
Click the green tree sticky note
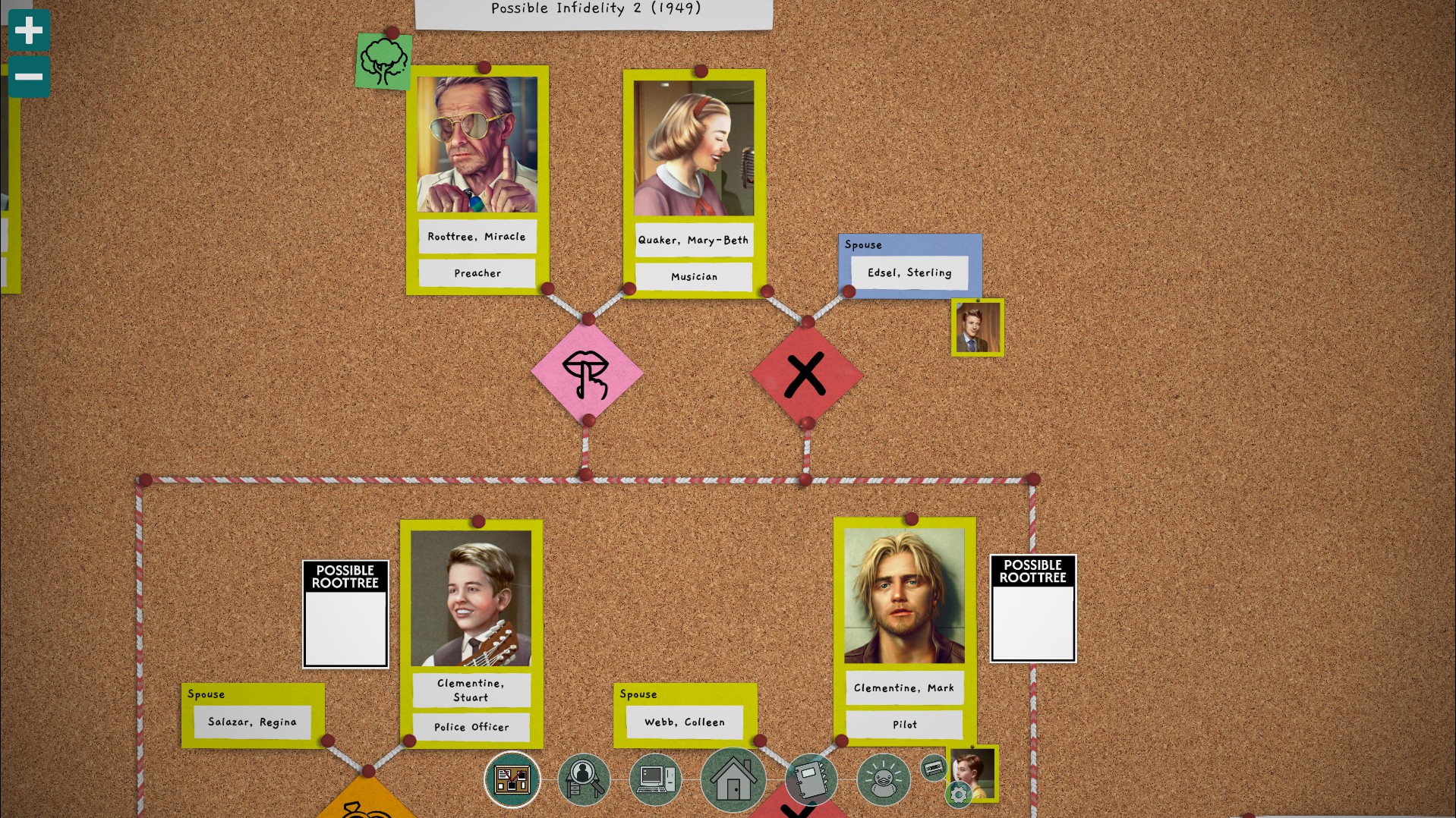[383, 61]
